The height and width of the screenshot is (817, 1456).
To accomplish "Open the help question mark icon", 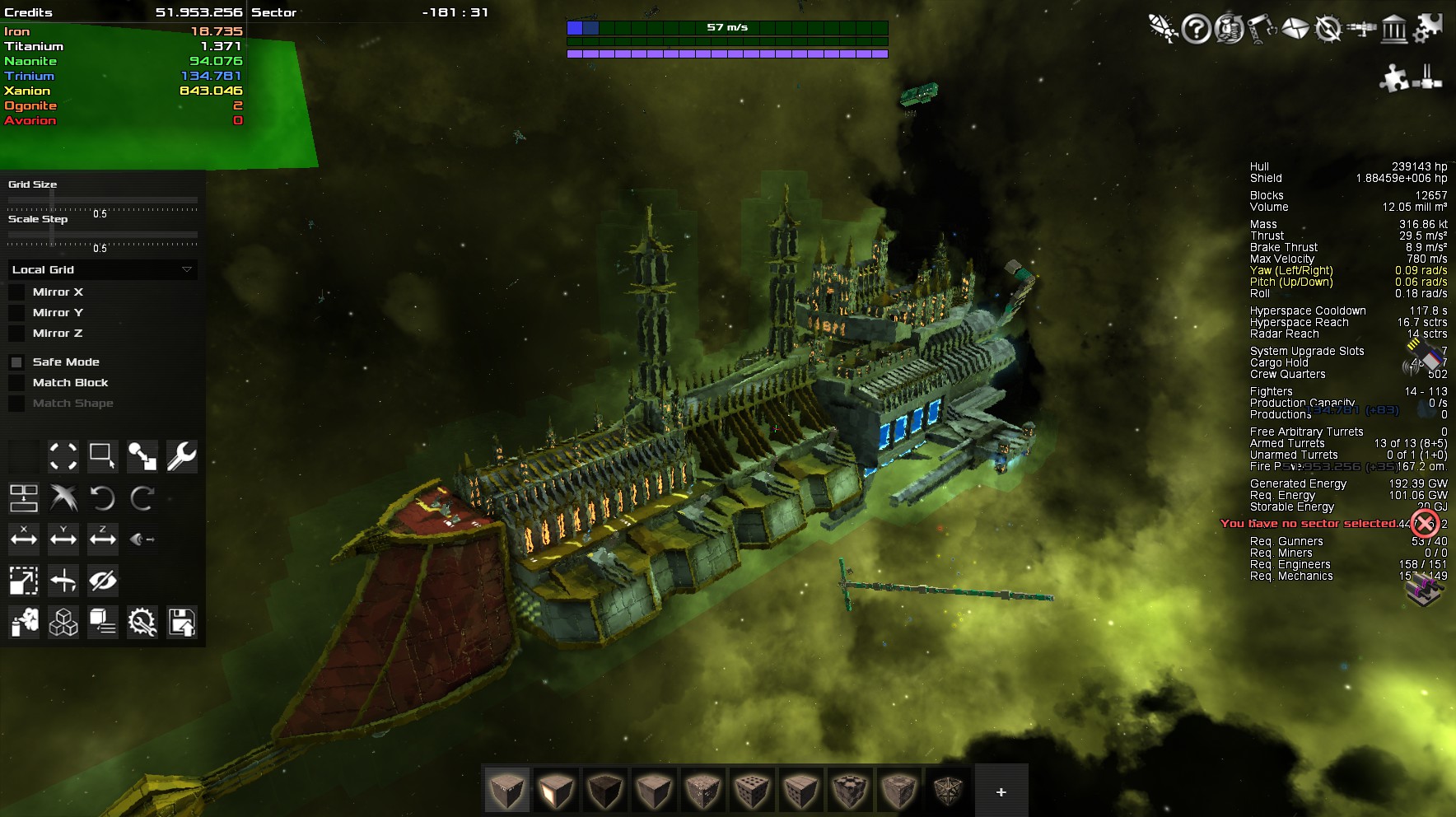I will [x=1196, y=30].
